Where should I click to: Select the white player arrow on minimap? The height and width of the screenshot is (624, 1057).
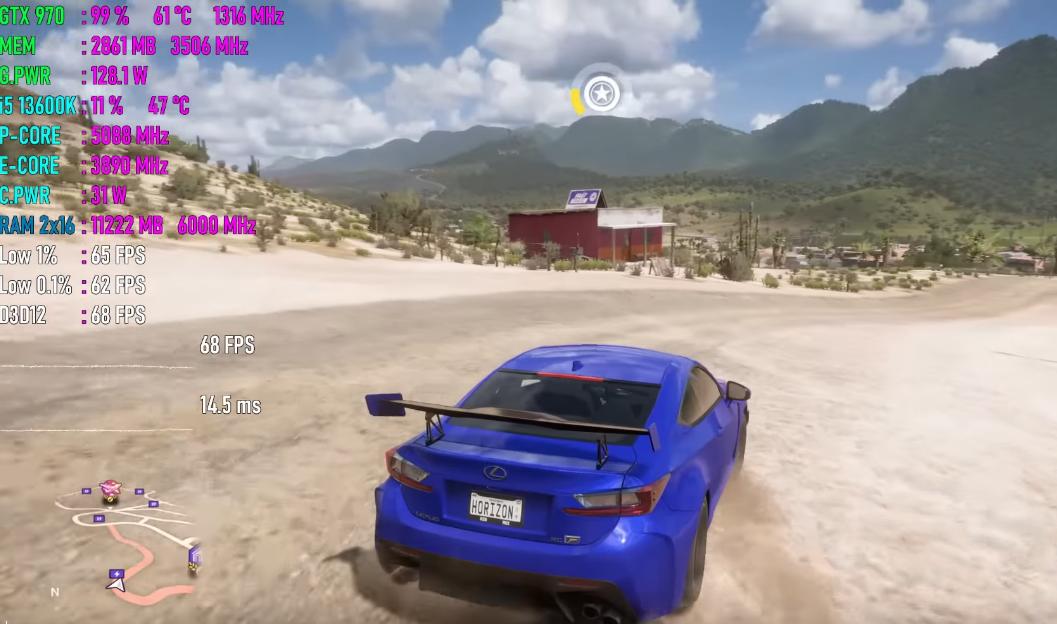[117, 585]
